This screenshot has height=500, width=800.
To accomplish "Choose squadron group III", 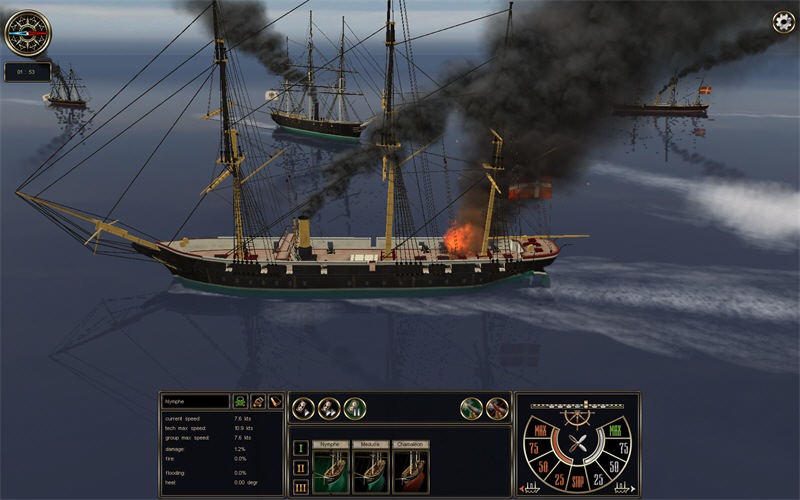I will 300,487.
